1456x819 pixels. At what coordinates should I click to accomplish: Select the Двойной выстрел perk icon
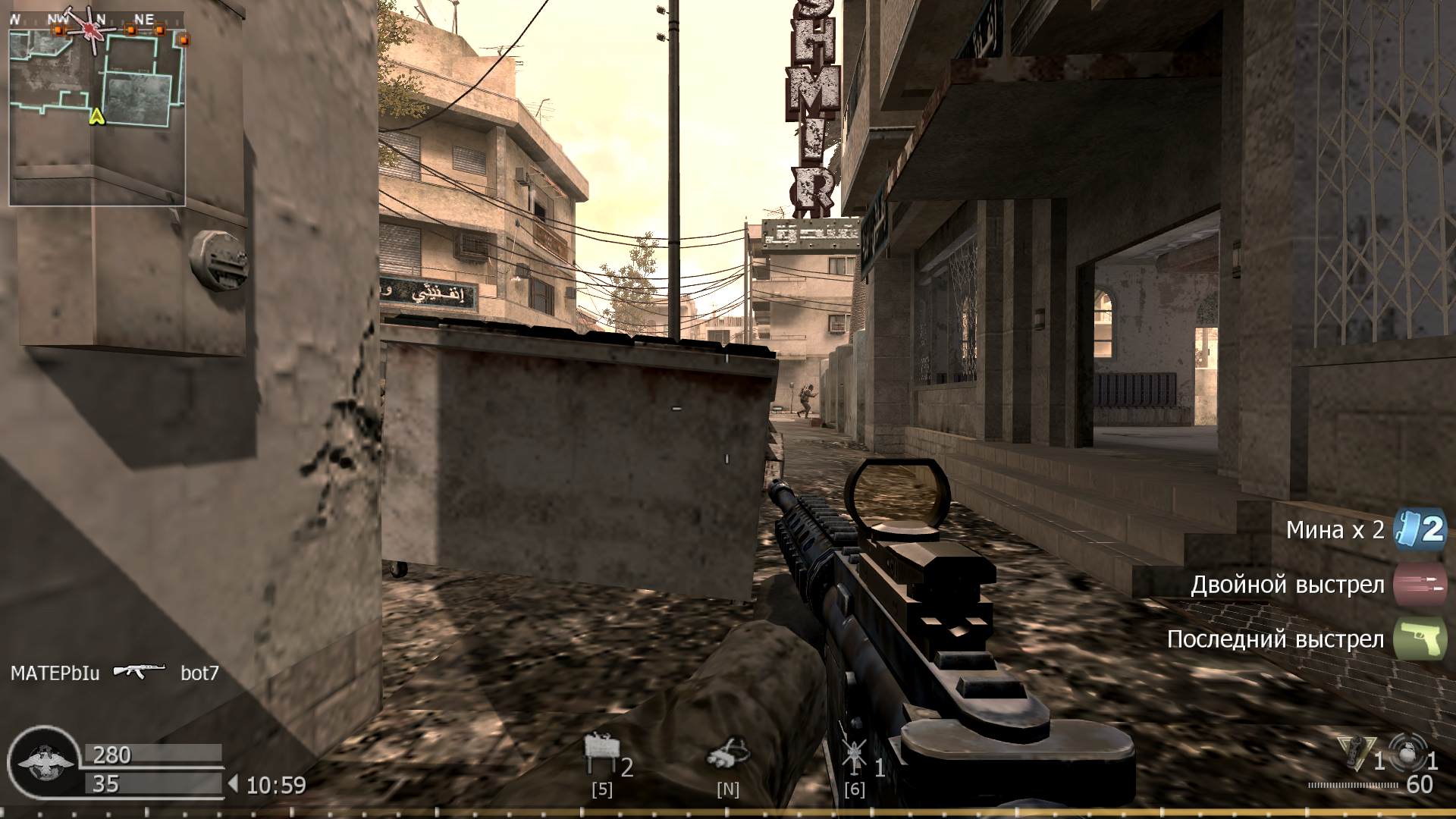pos(1422,585)
